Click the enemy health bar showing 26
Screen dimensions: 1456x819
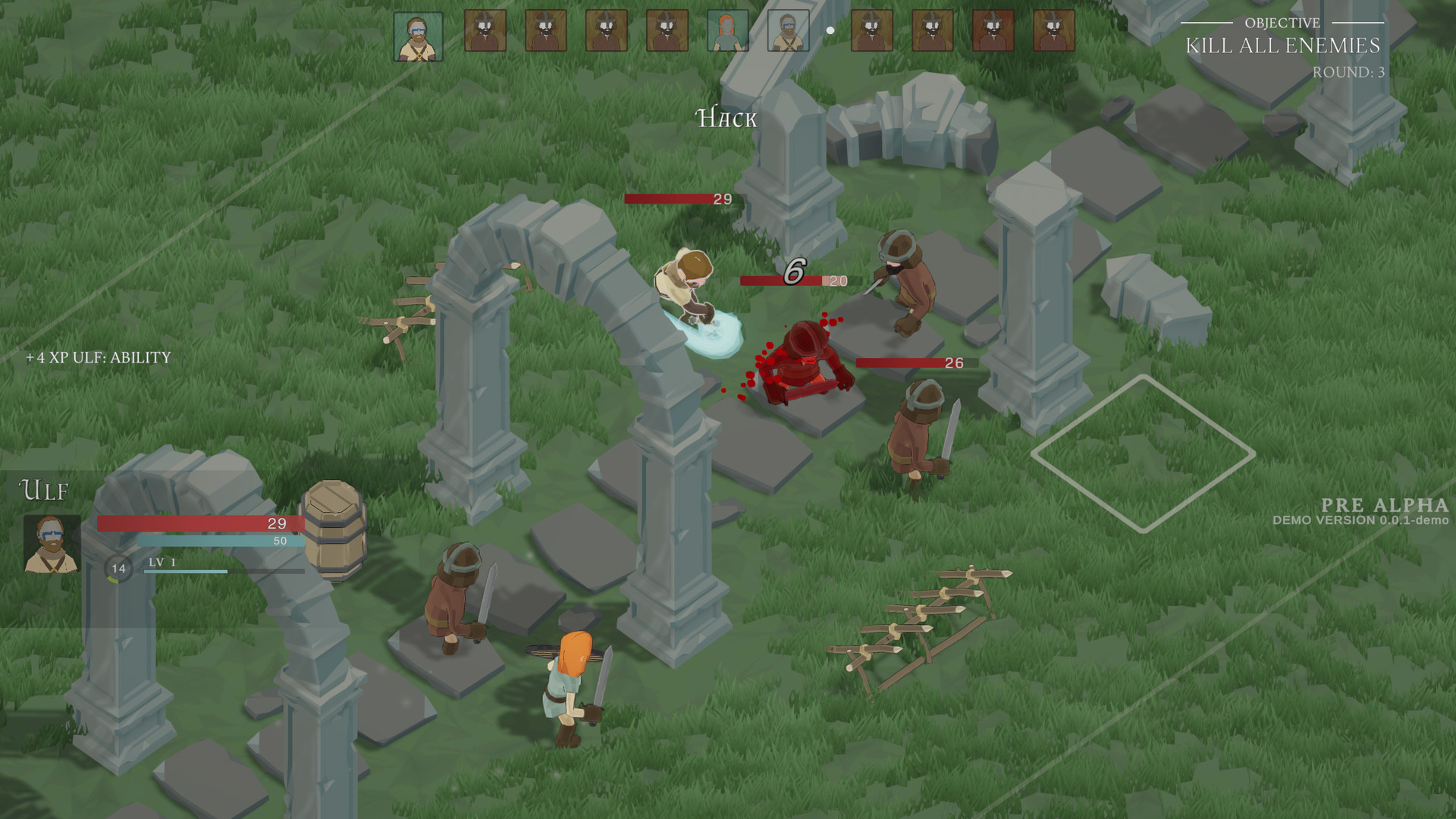click(x=908, y=363)
